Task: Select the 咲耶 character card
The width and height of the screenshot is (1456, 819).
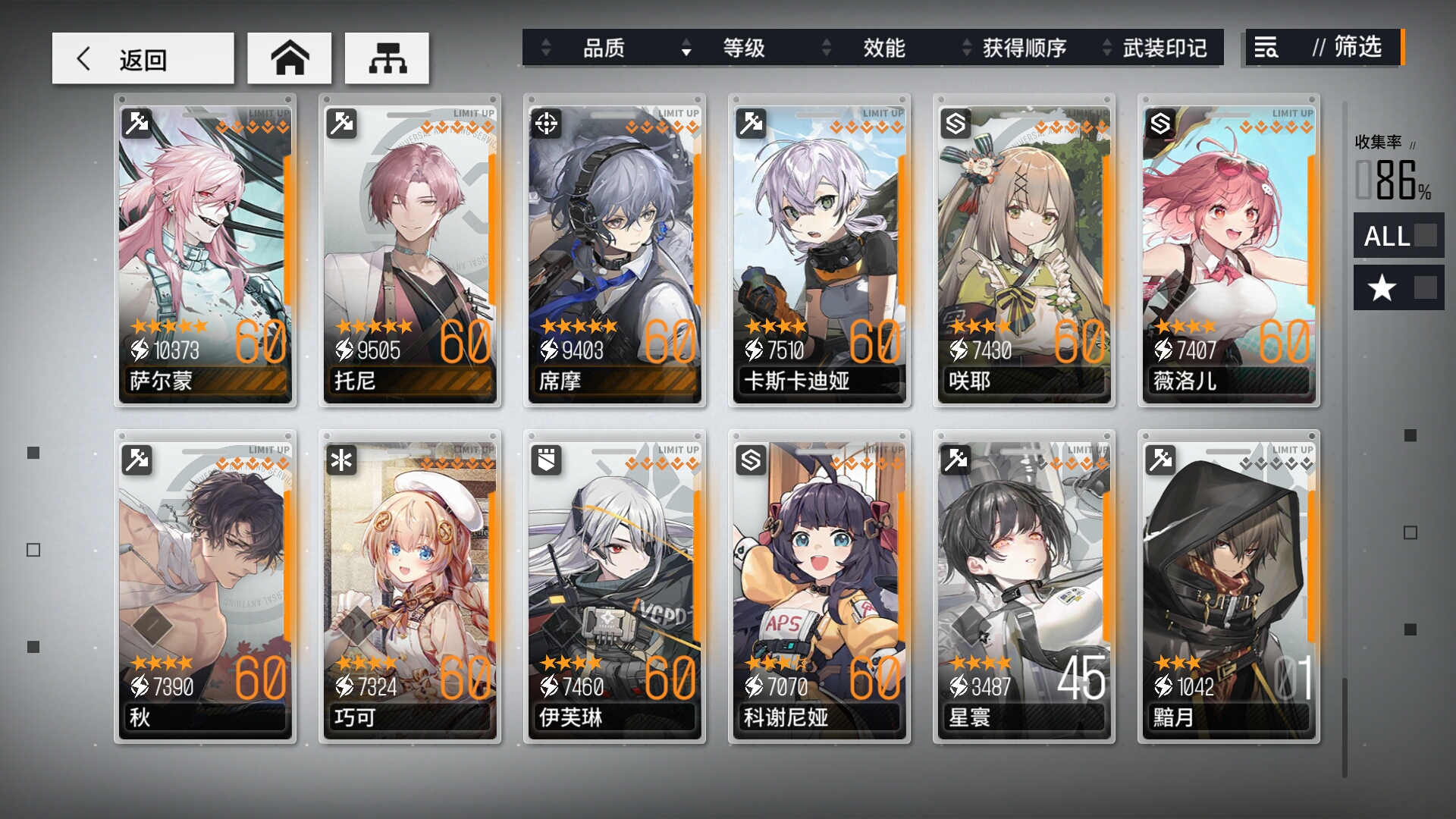Action: (x=1024, y=250)
